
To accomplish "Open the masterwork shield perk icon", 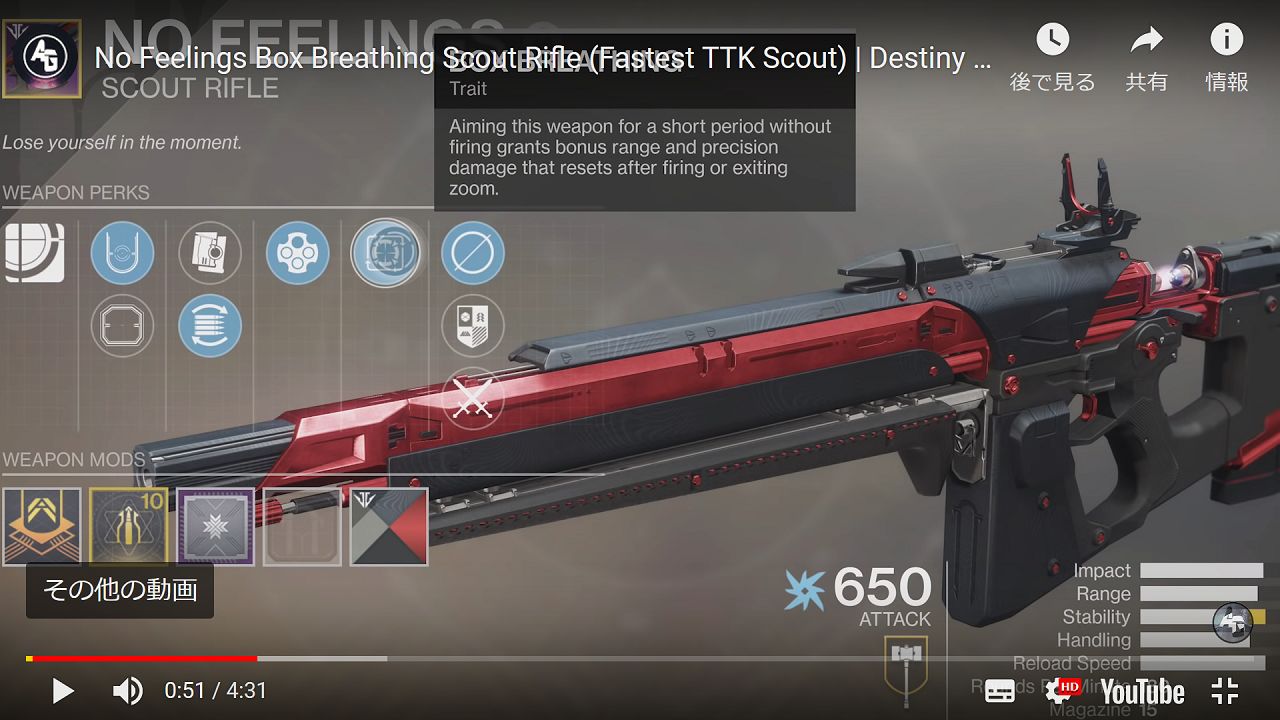I will 472,326.
